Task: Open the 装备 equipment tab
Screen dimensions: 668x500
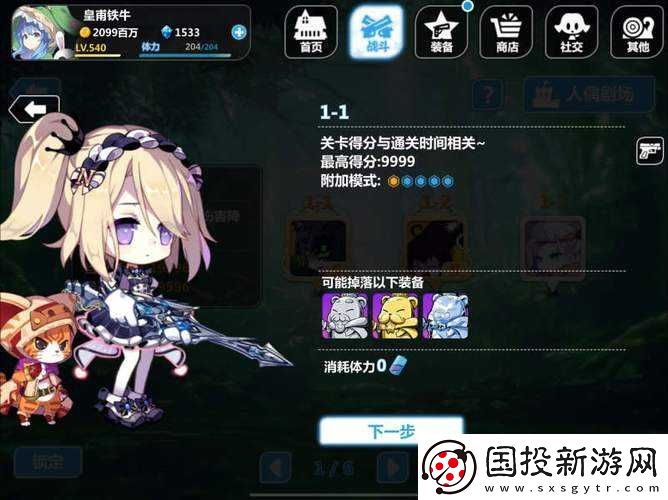Action: click(440, 31)
